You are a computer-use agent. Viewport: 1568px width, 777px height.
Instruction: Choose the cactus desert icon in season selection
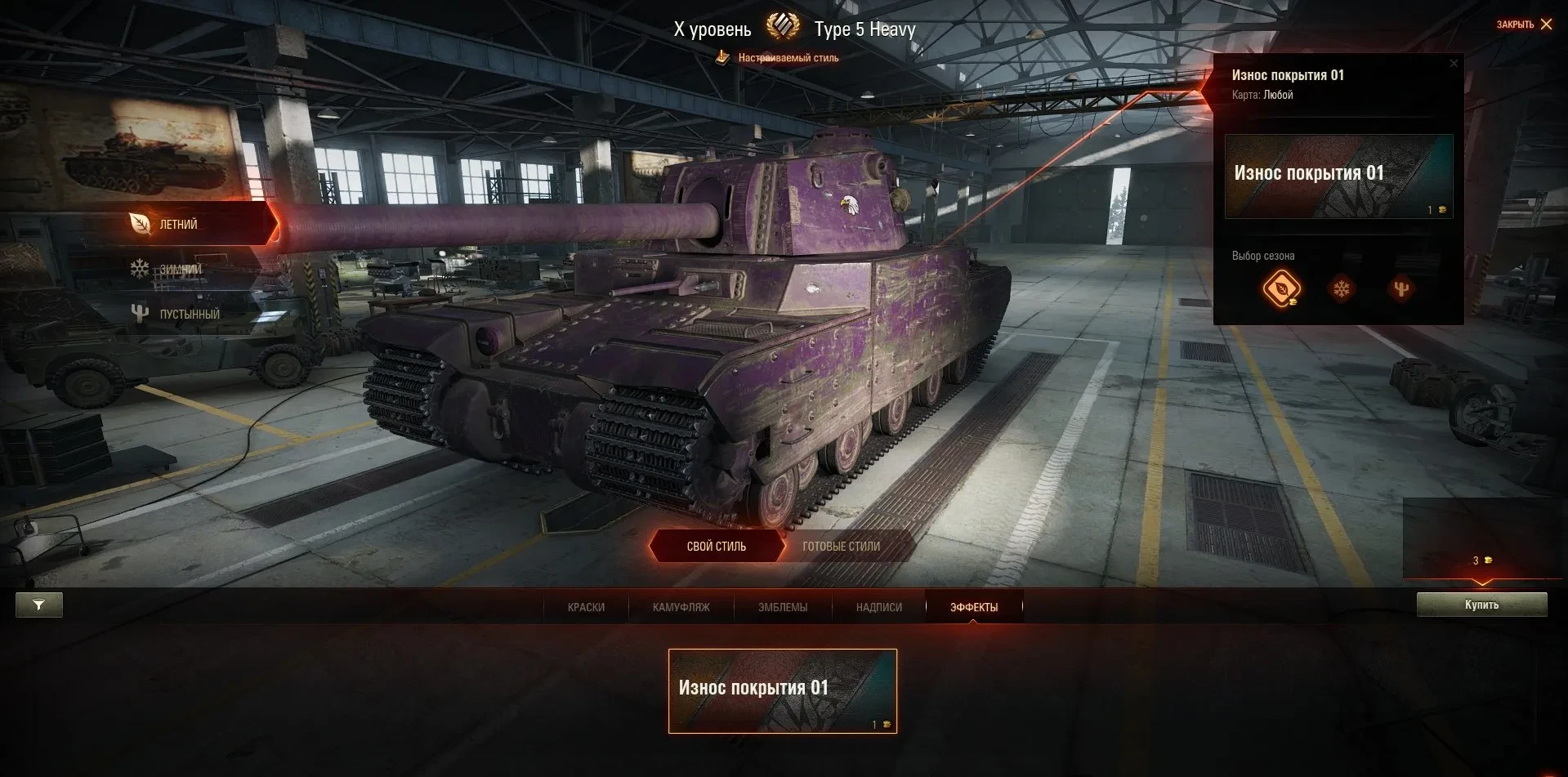coord(1400,288)
